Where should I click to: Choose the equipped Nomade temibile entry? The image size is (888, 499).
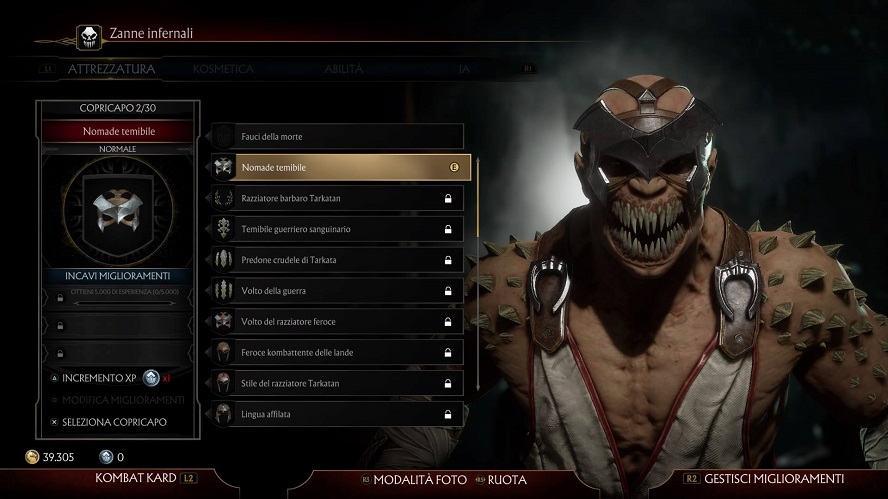[337, 167]
